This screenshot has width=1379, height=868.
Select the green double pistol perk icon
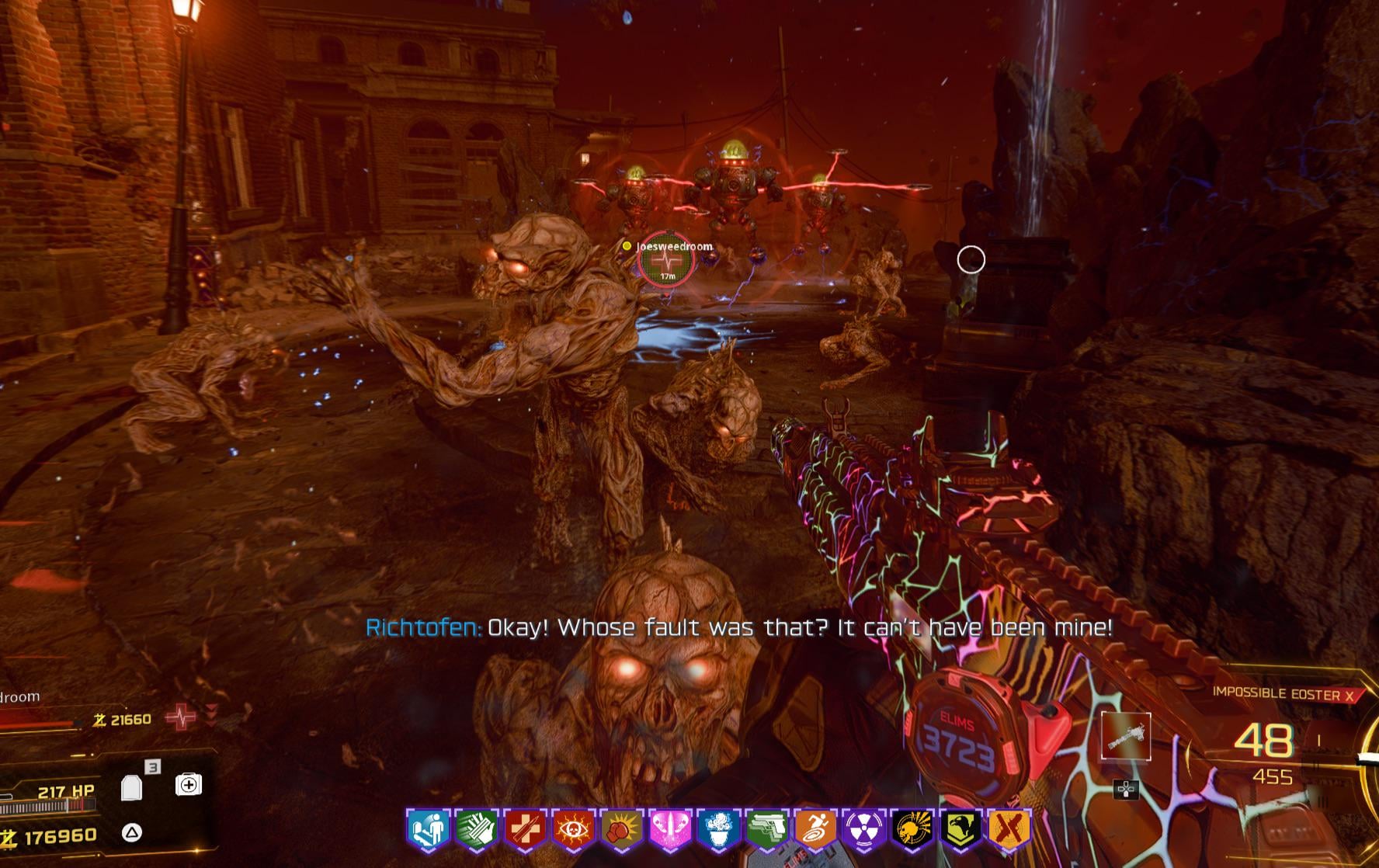[x=767, y=828]
